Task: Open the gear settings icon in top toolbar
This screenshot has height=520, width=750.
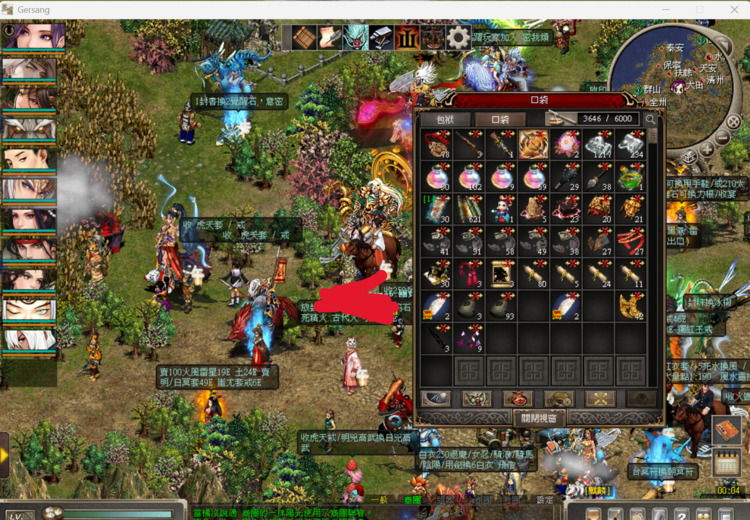Action: [x=458, y=38]
